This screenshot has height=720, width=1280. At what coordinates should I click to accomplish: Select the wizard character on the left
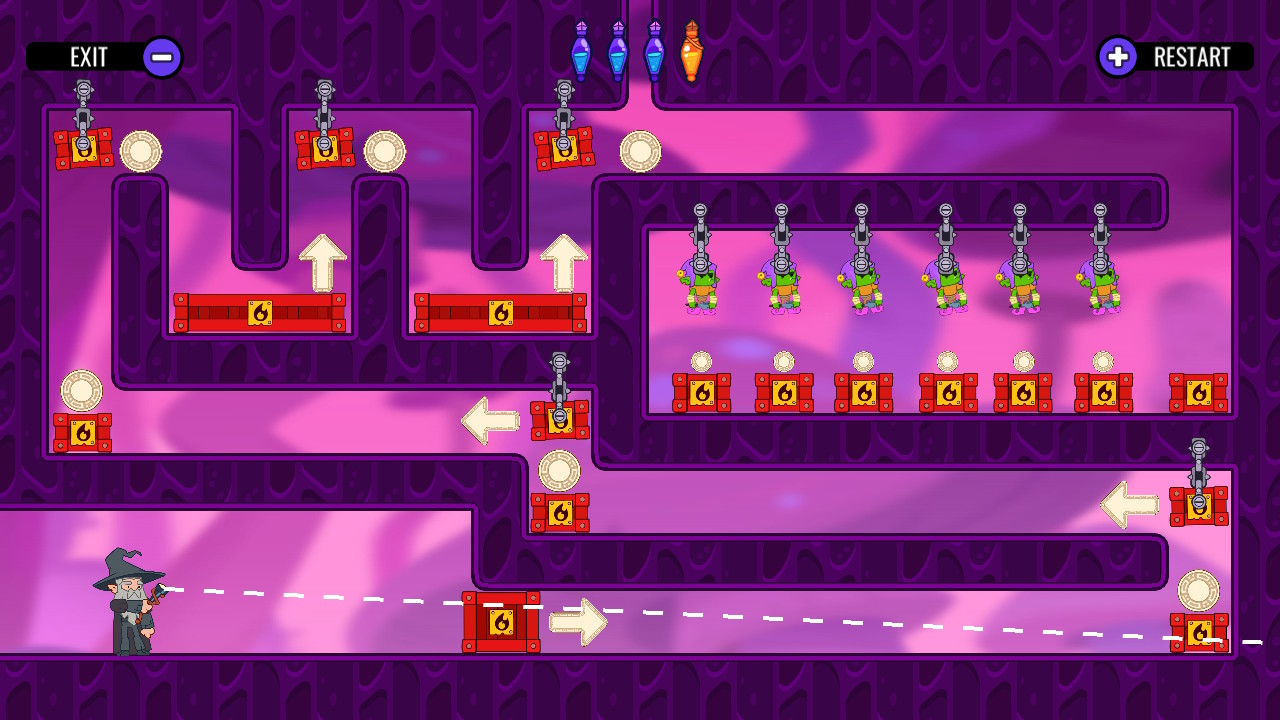point(130,605)
